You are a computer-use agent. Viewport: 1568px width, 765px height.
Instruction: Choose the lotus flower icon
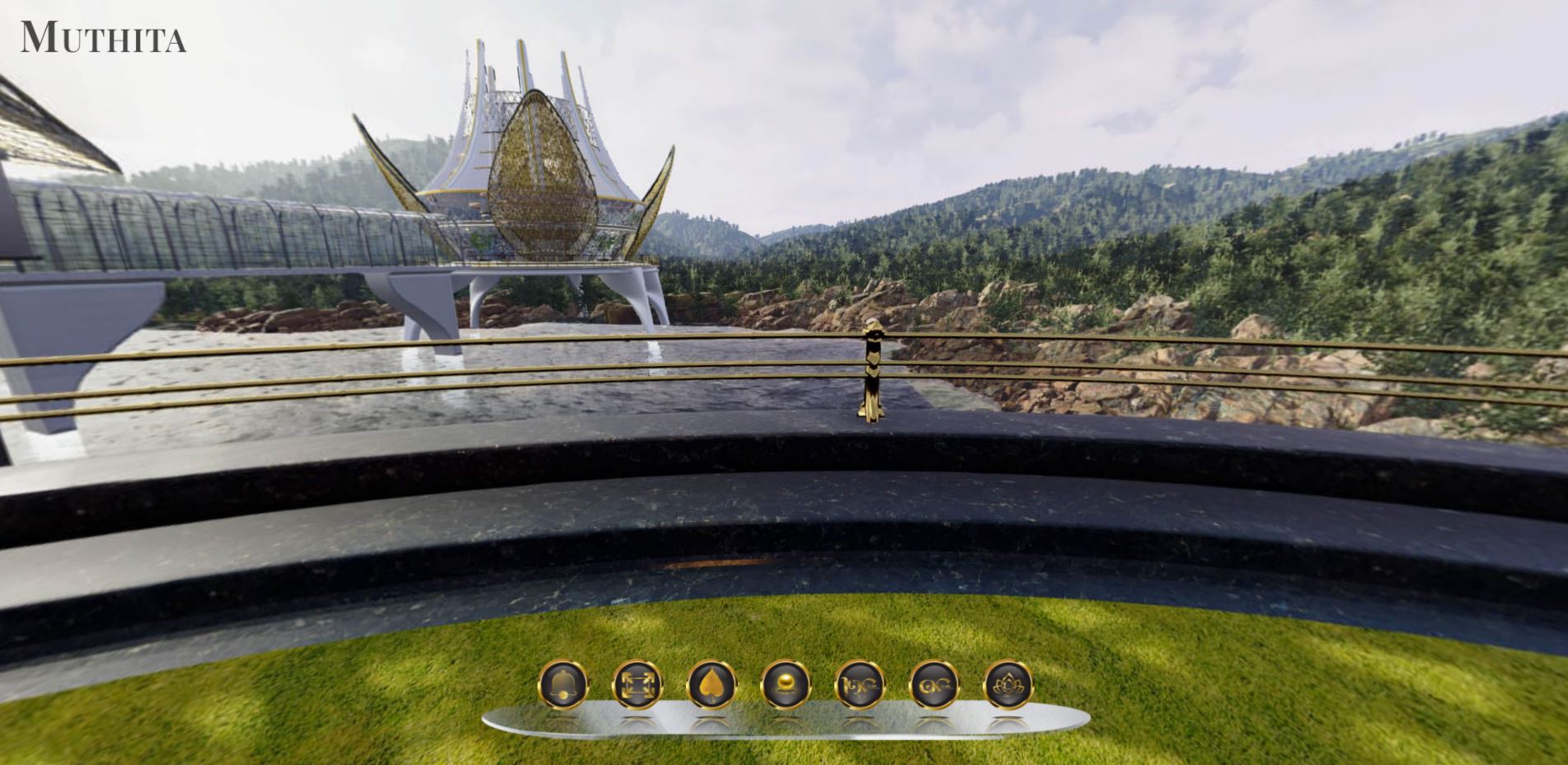[1007, 684]
